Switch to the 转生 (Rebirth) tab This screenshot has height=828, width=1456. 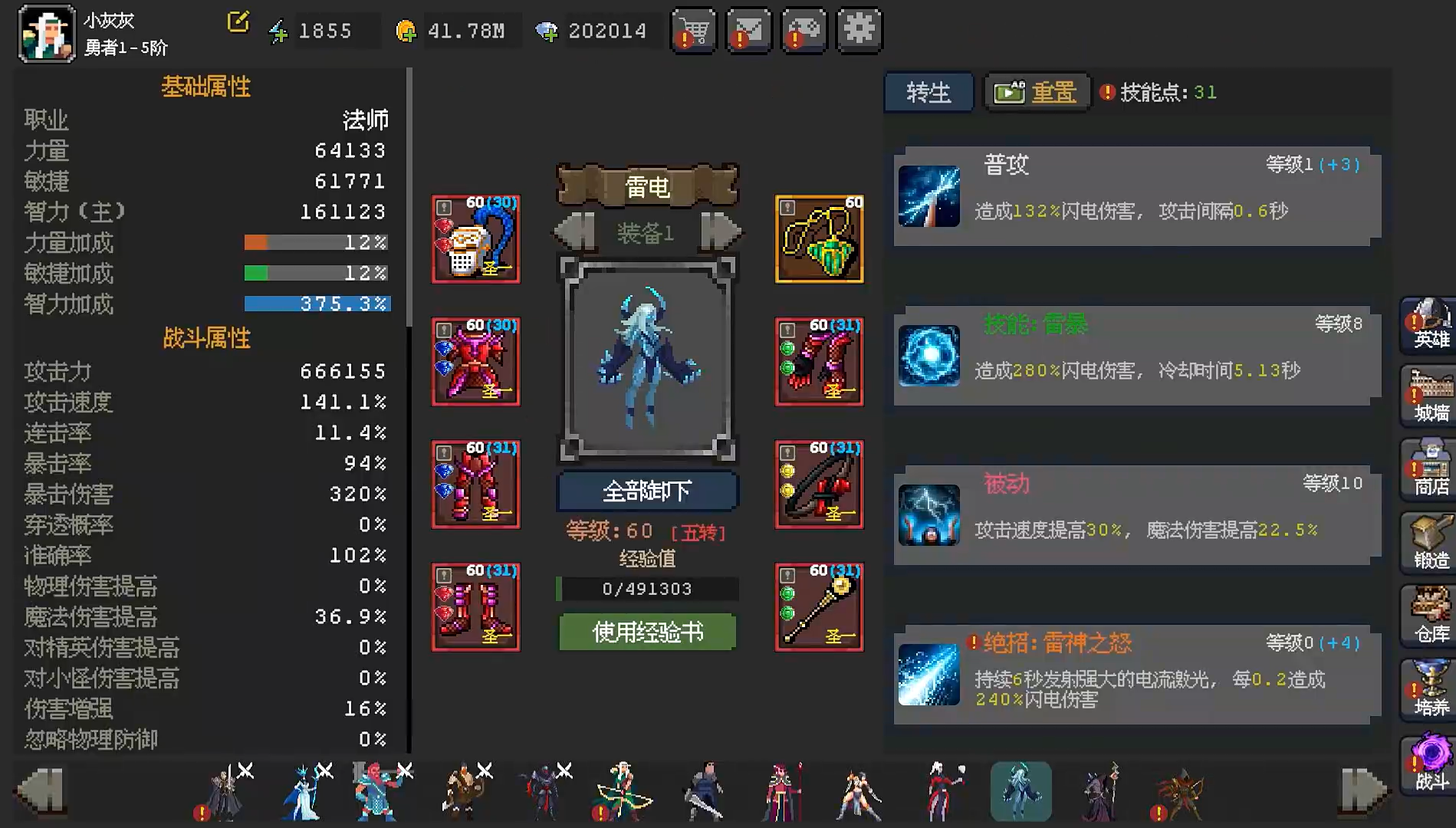click(928, 92)
